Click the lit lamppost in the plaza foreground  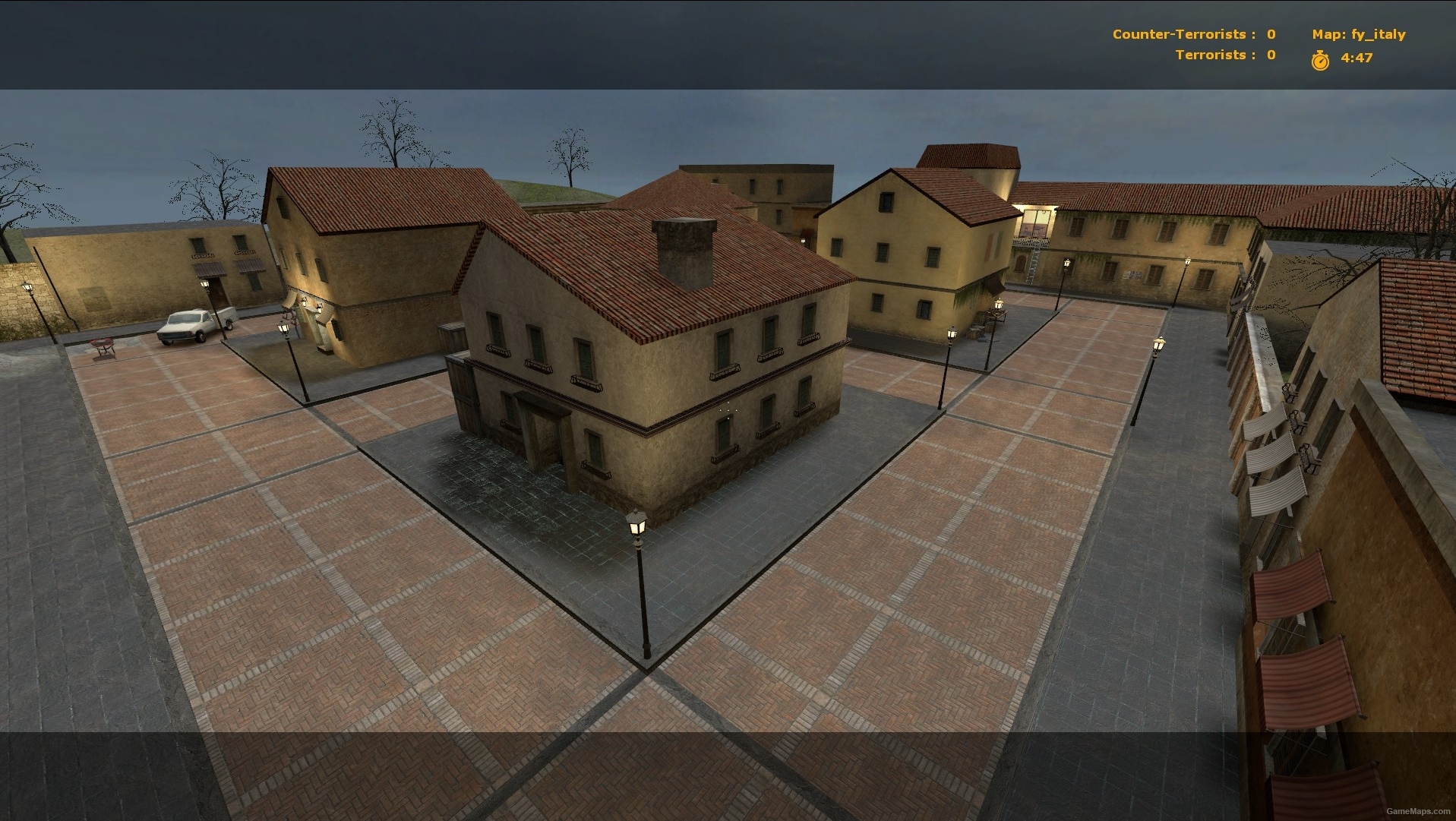point(636,524)
